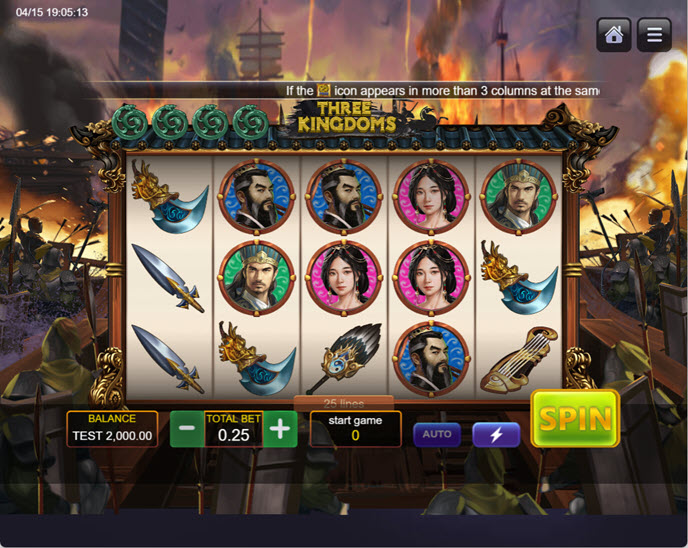This screenshot has width=688, height=548.
Task: Open the hamburger menu
Action: pos(654,35)
